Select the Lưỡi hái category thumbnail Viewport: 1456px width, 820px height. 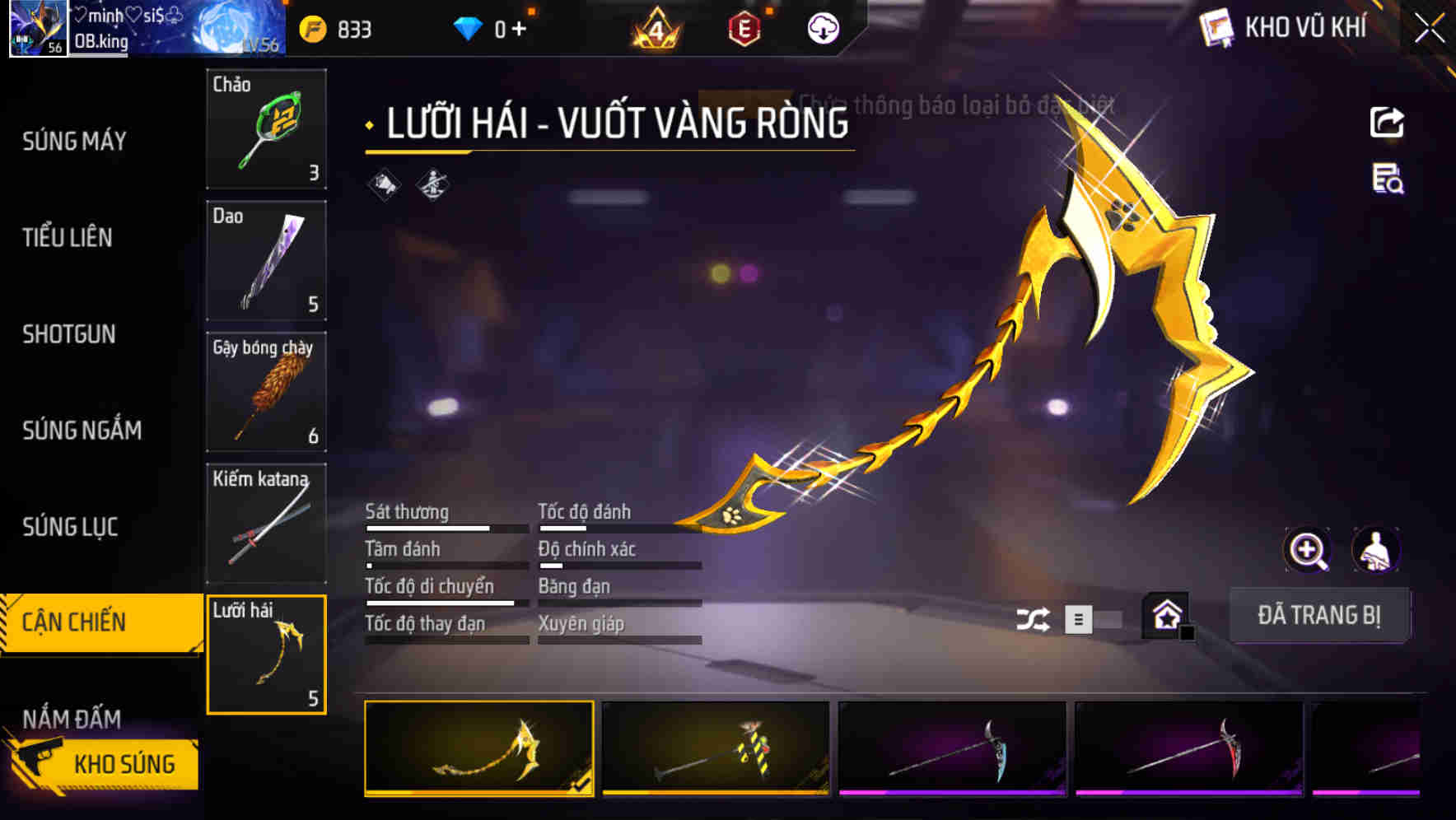pos(265,655)
